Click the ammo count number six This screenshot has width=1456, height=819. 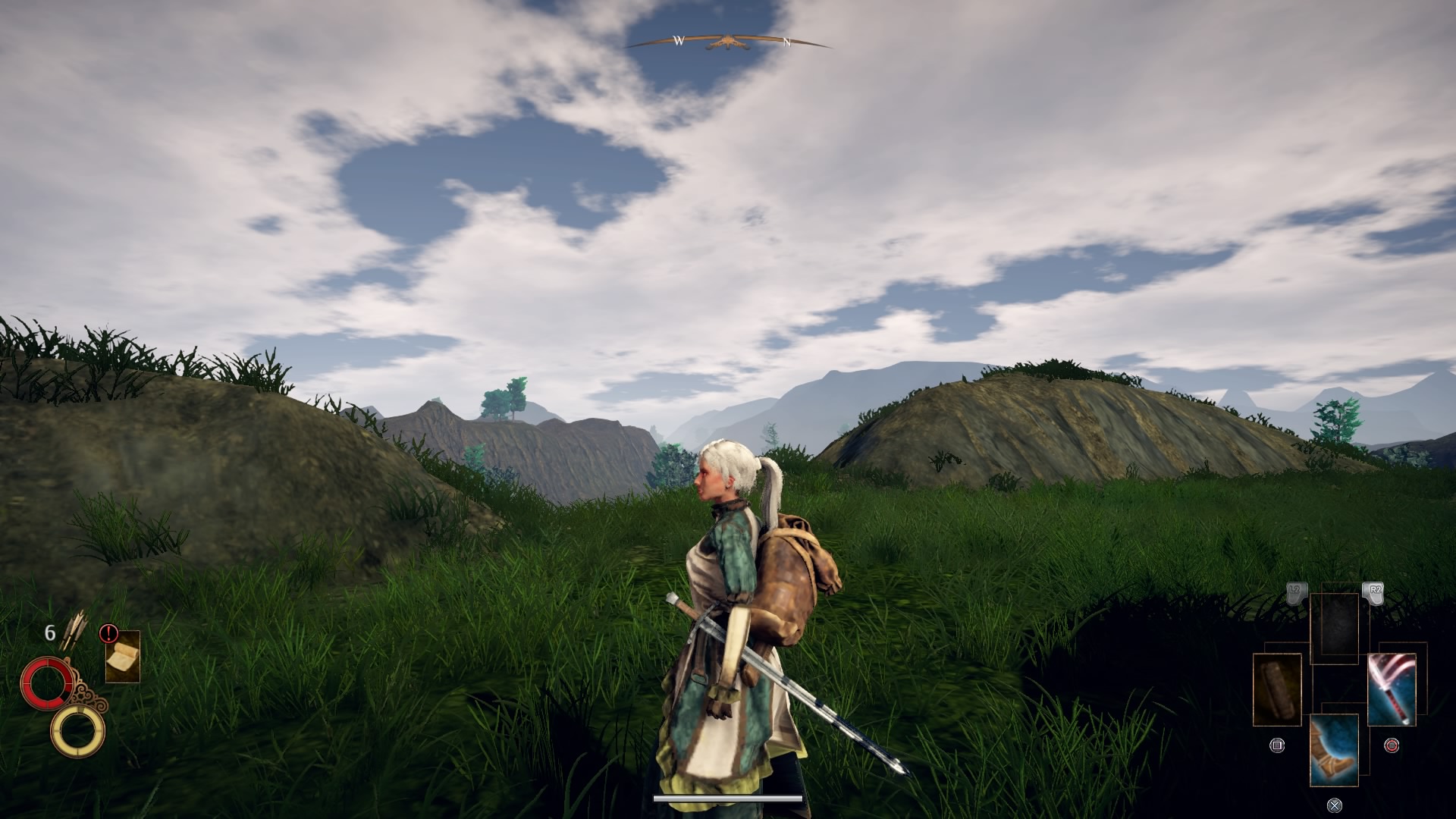(50, 632)
